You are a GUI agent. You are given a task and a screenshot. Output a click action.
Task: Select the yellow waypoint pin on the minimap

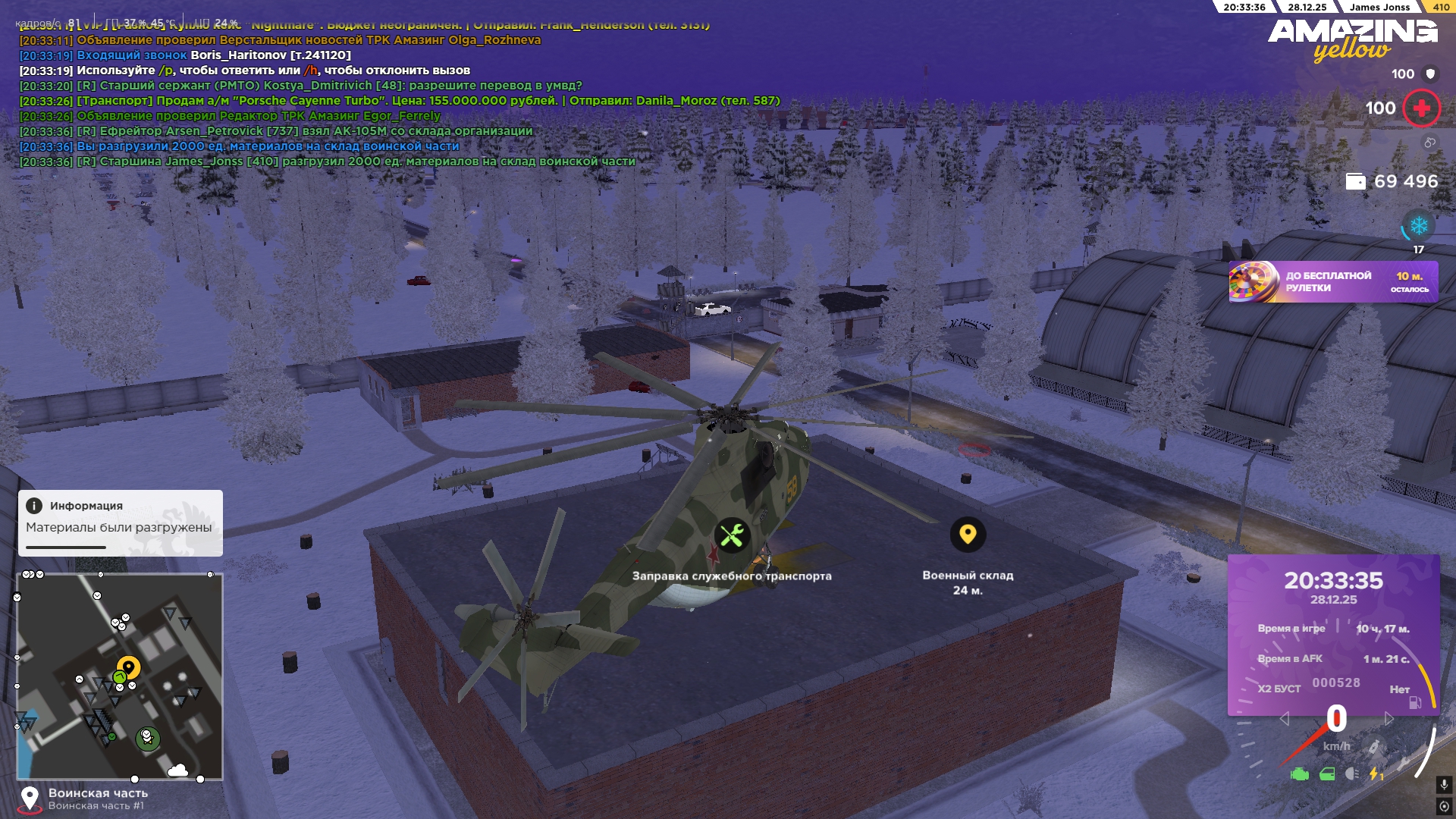point(129,667)
